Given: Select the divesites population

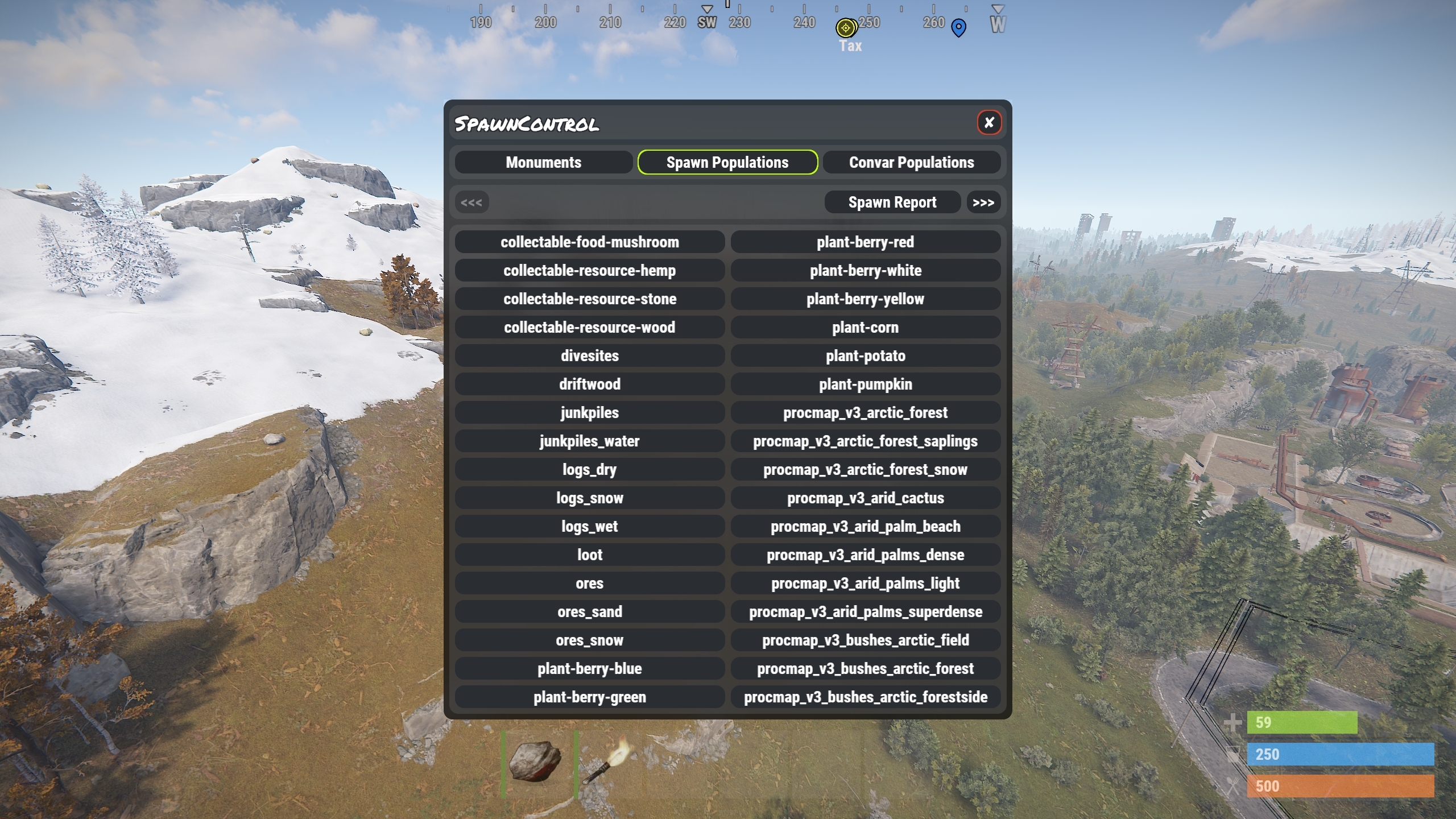Looking at the screenshot, I should point(589,356).
